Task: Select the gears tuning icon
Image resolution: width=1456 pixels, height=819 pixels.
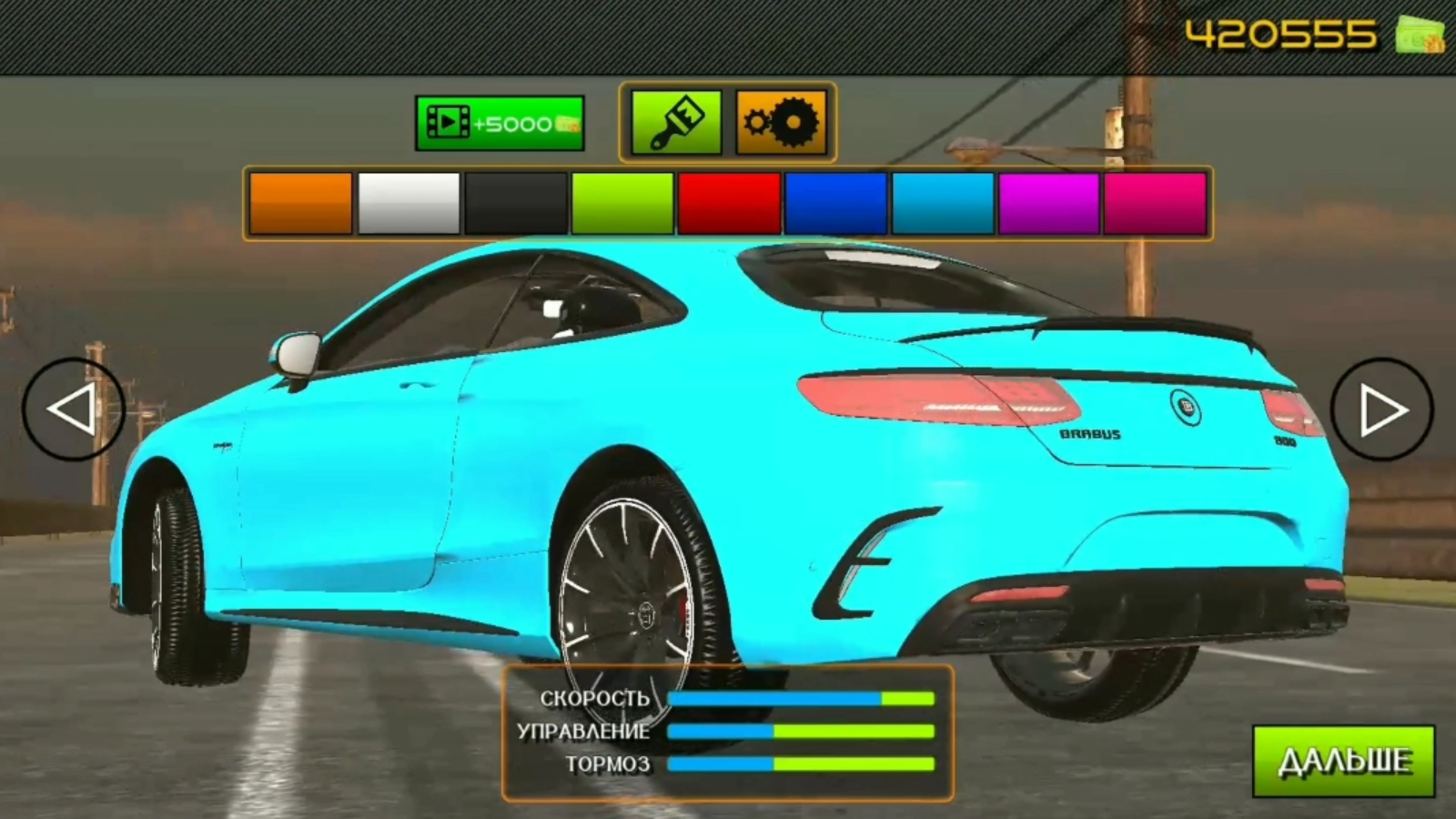Action: point(783,120)
